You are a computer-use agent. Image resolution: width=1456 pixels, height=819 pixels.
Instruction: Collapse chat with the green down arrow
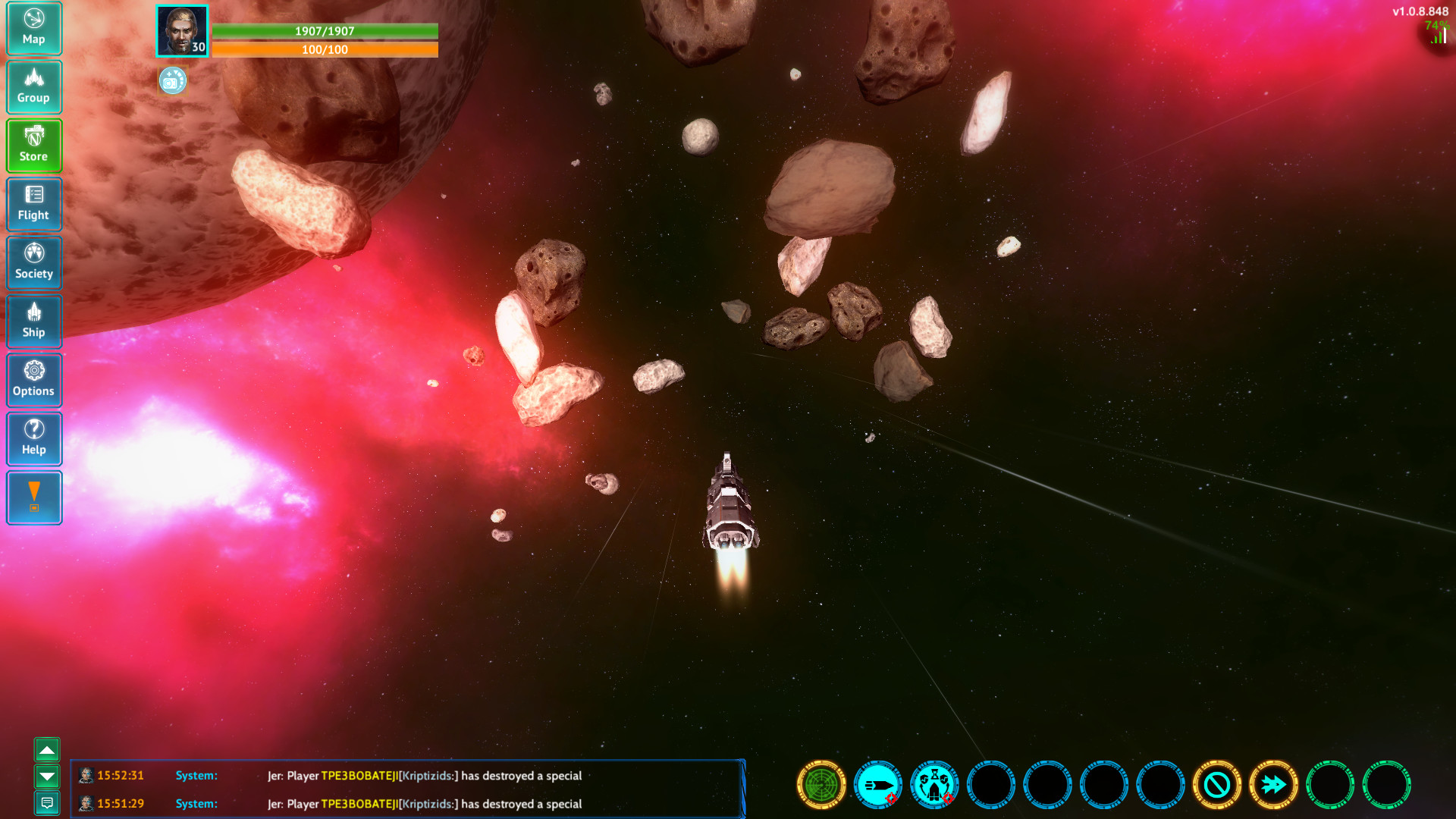click(x=48, y=777)
